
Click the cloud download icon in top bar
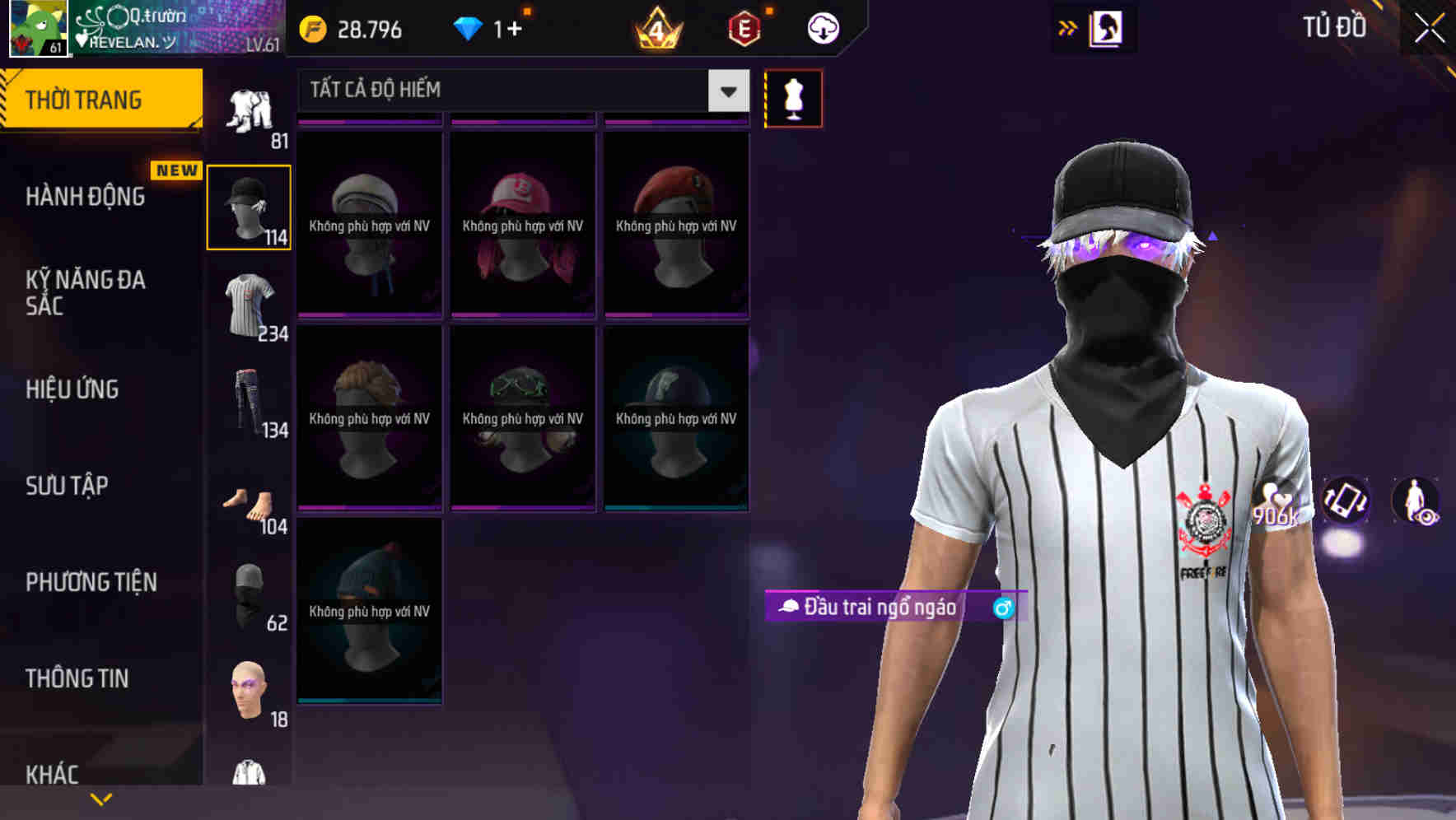[821, 27]
